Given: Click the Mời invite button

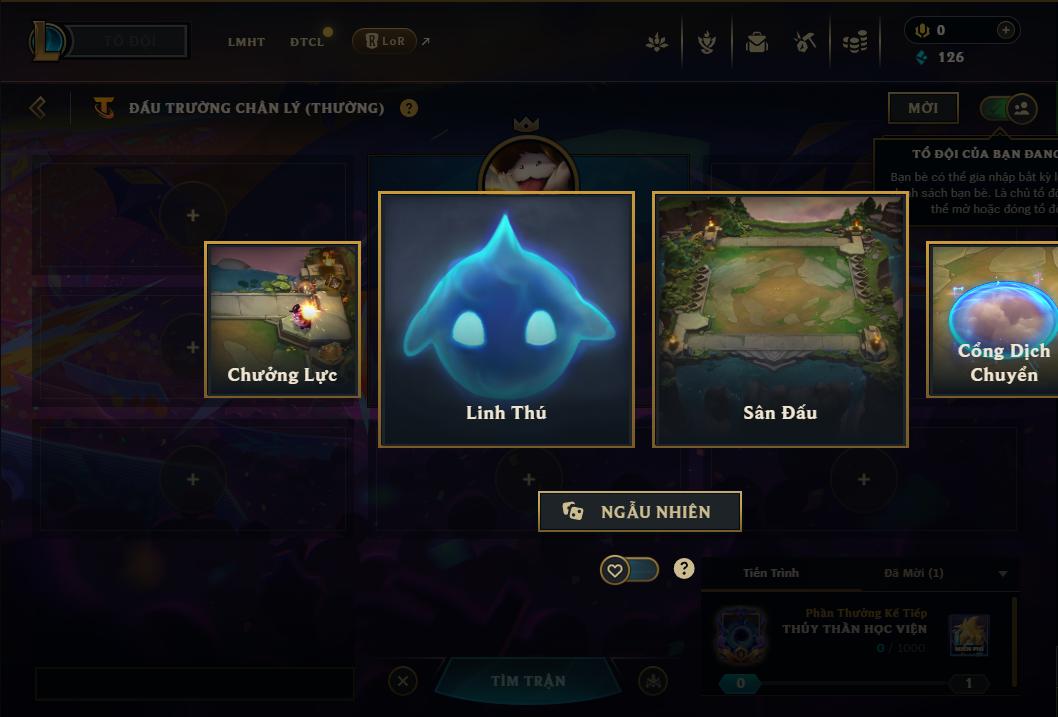Looking at the screenshot, I should (x=922, y=108).
